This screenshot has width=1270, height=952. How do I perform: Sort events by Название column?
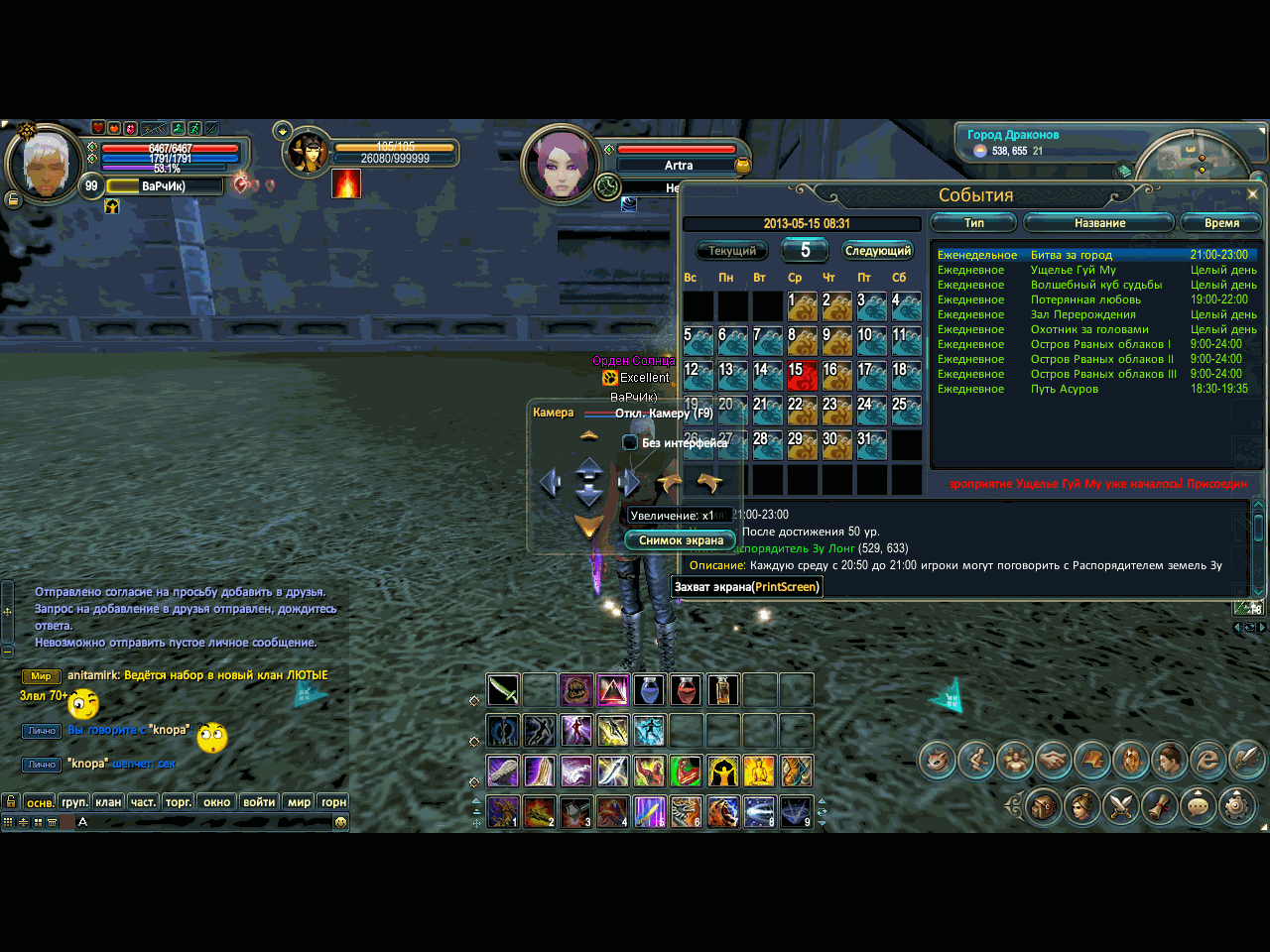coord(1099,223)
